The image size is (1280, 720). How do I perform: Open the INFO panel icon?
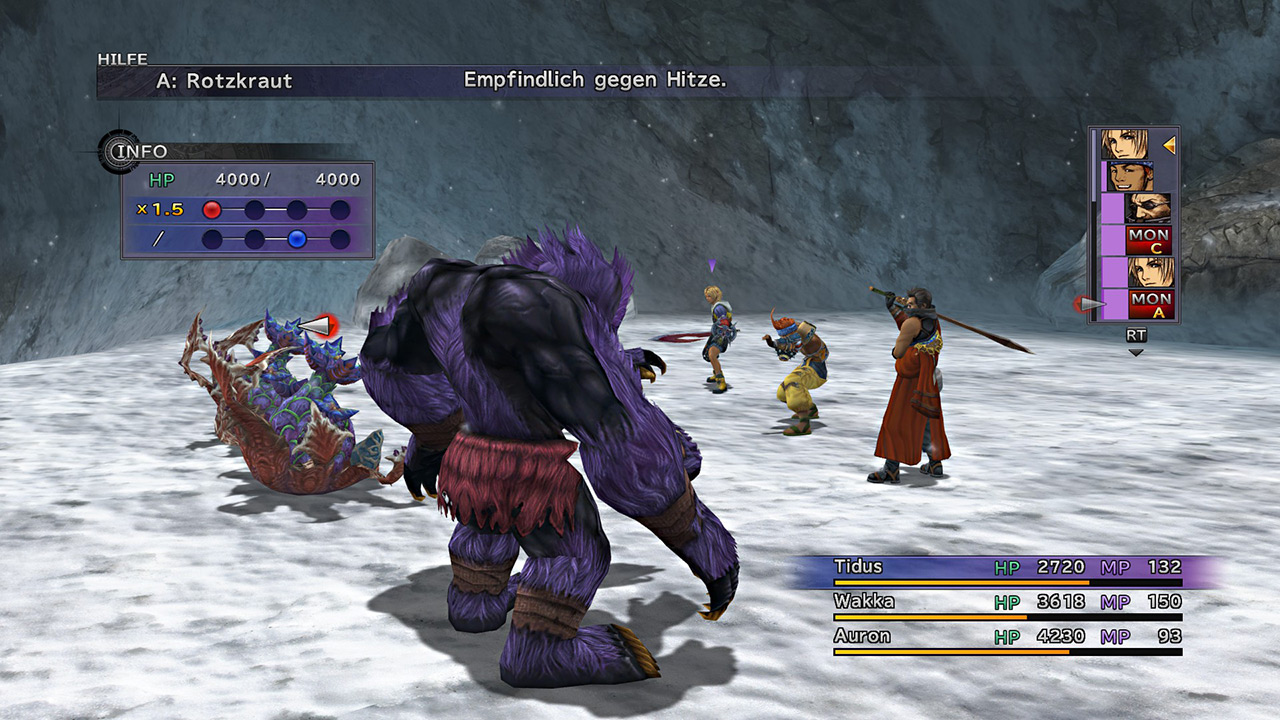point(120,152)
